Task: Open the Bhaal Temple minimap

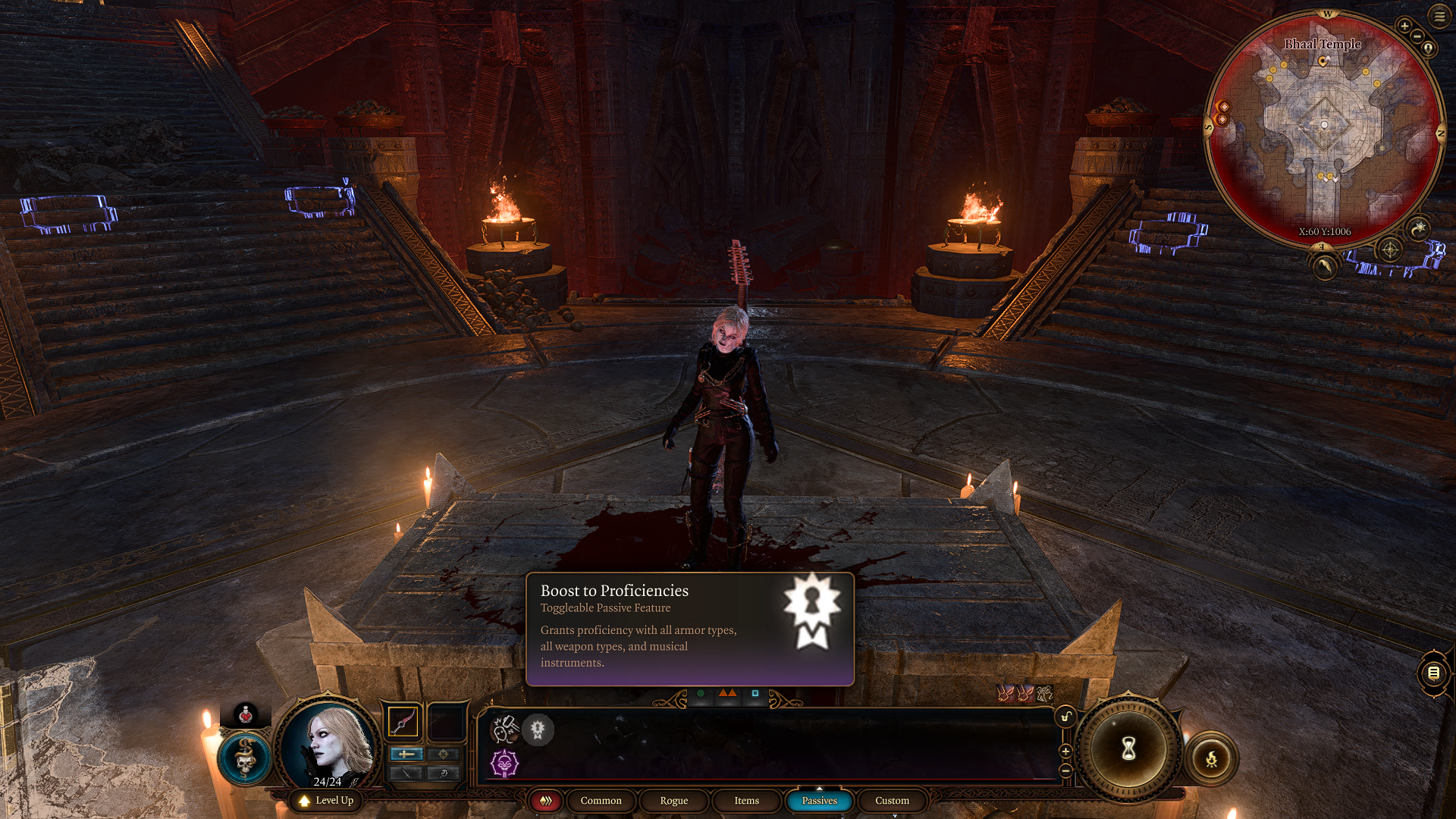Action: (1323, 129)
